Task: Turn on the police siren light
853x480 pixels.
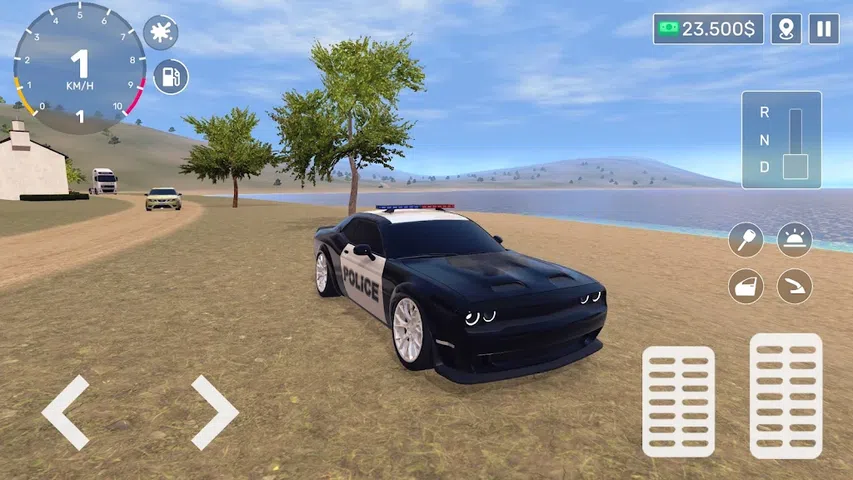Action: [795, 240]
